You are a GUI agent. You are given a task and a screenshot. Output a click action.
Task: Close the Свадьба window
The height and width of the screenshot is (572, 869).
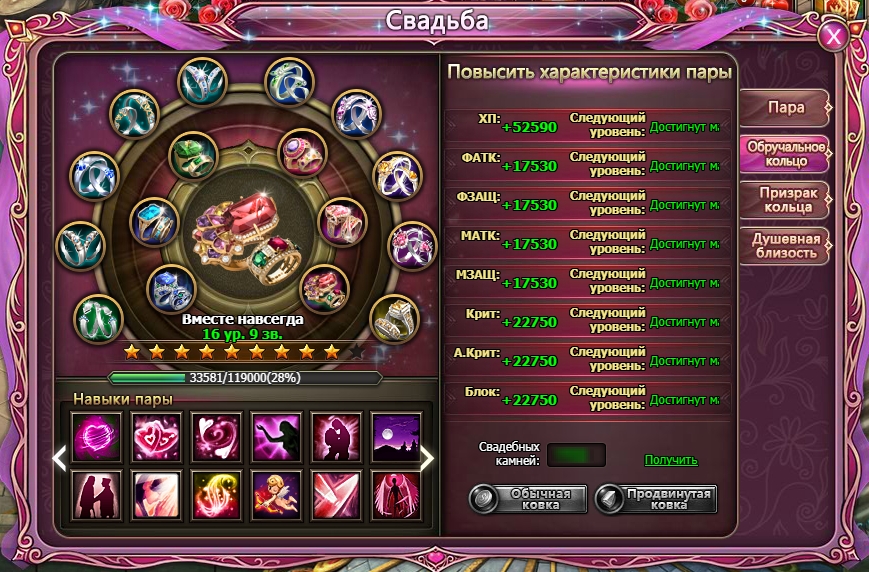833,37
